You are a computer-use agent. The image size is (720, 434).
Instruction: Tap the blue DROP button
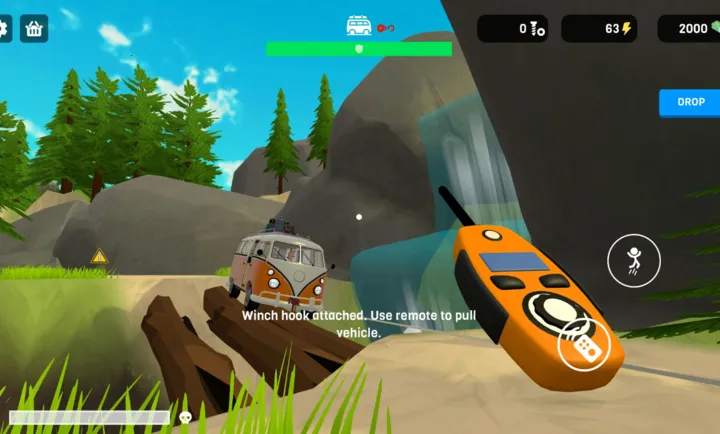690,102
